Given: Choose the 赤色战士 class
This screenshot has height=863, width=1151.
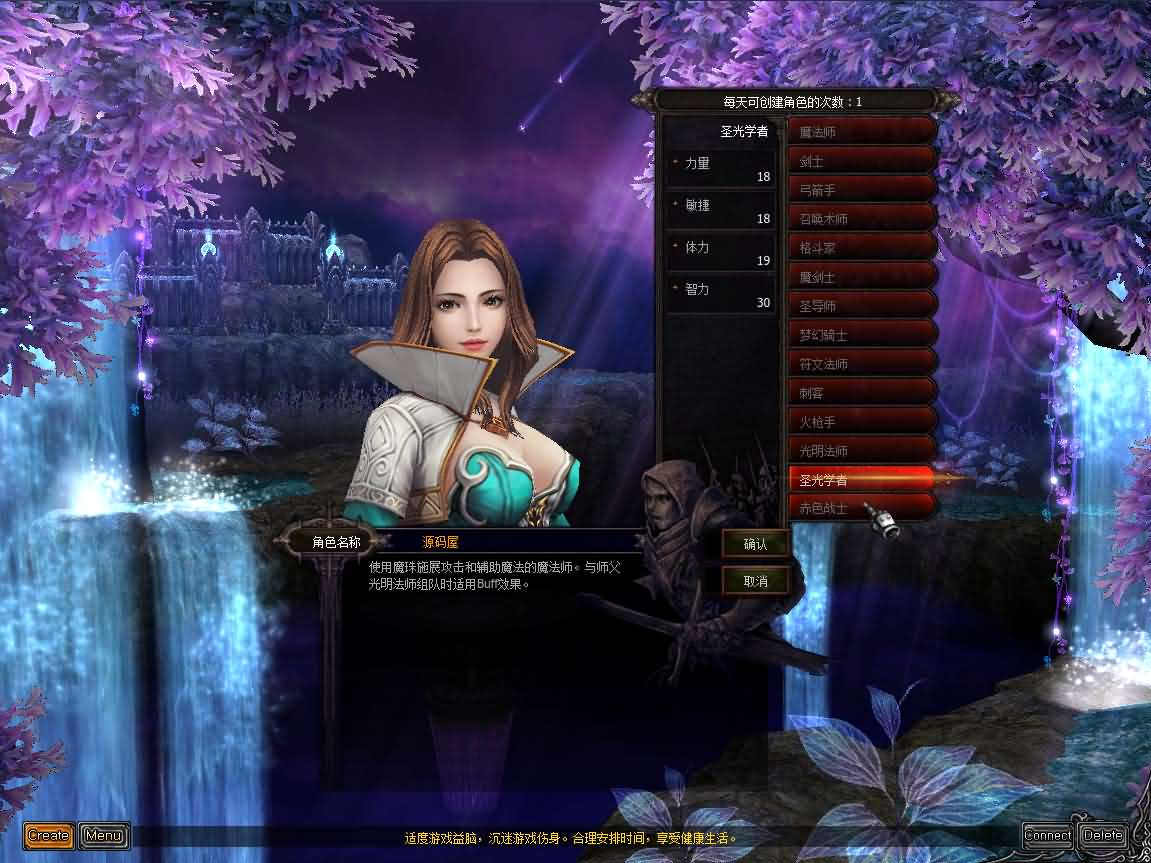Looking at the screenshot, I should click(862, 508).
